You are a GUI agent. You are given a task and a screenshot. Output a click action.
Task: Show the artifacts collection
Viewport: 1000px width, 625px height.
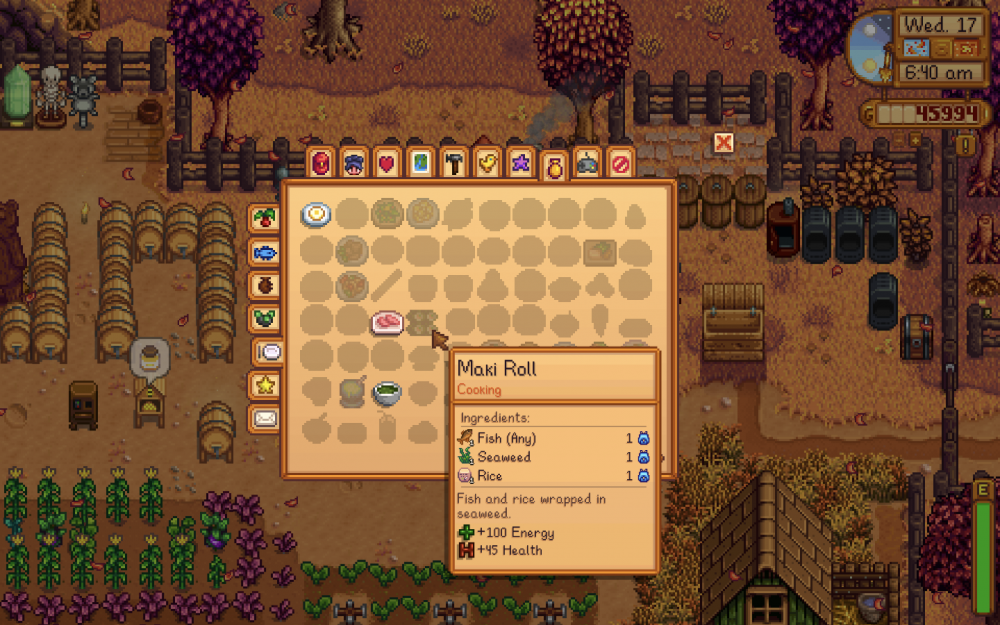(x=265, y=284)
